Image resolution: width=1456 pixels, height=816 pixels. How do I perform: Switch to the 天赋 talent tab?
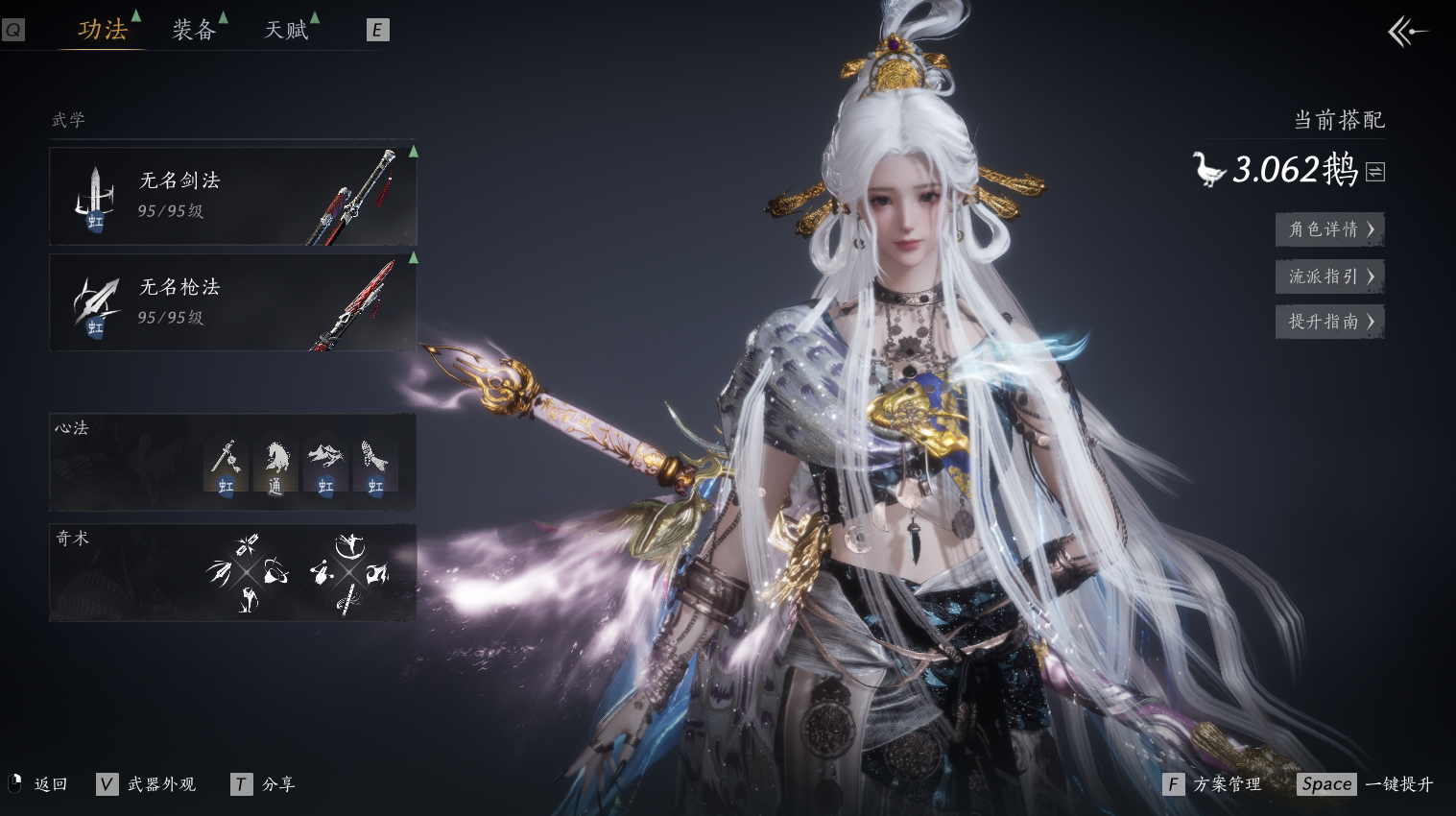[x=286, y=30]
